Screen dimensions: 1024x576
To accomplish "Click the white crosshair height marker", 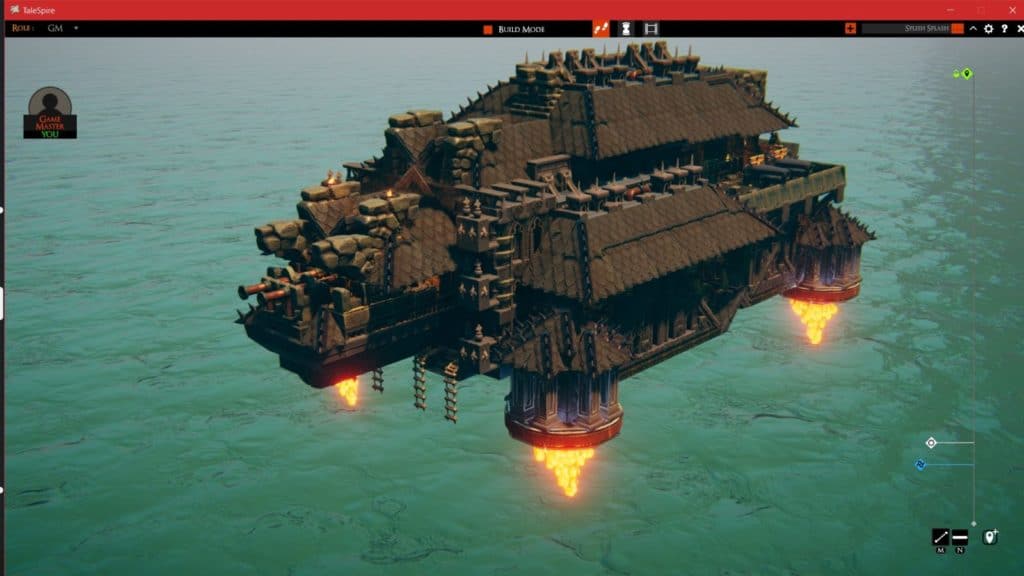I will [x=931, y=442].
